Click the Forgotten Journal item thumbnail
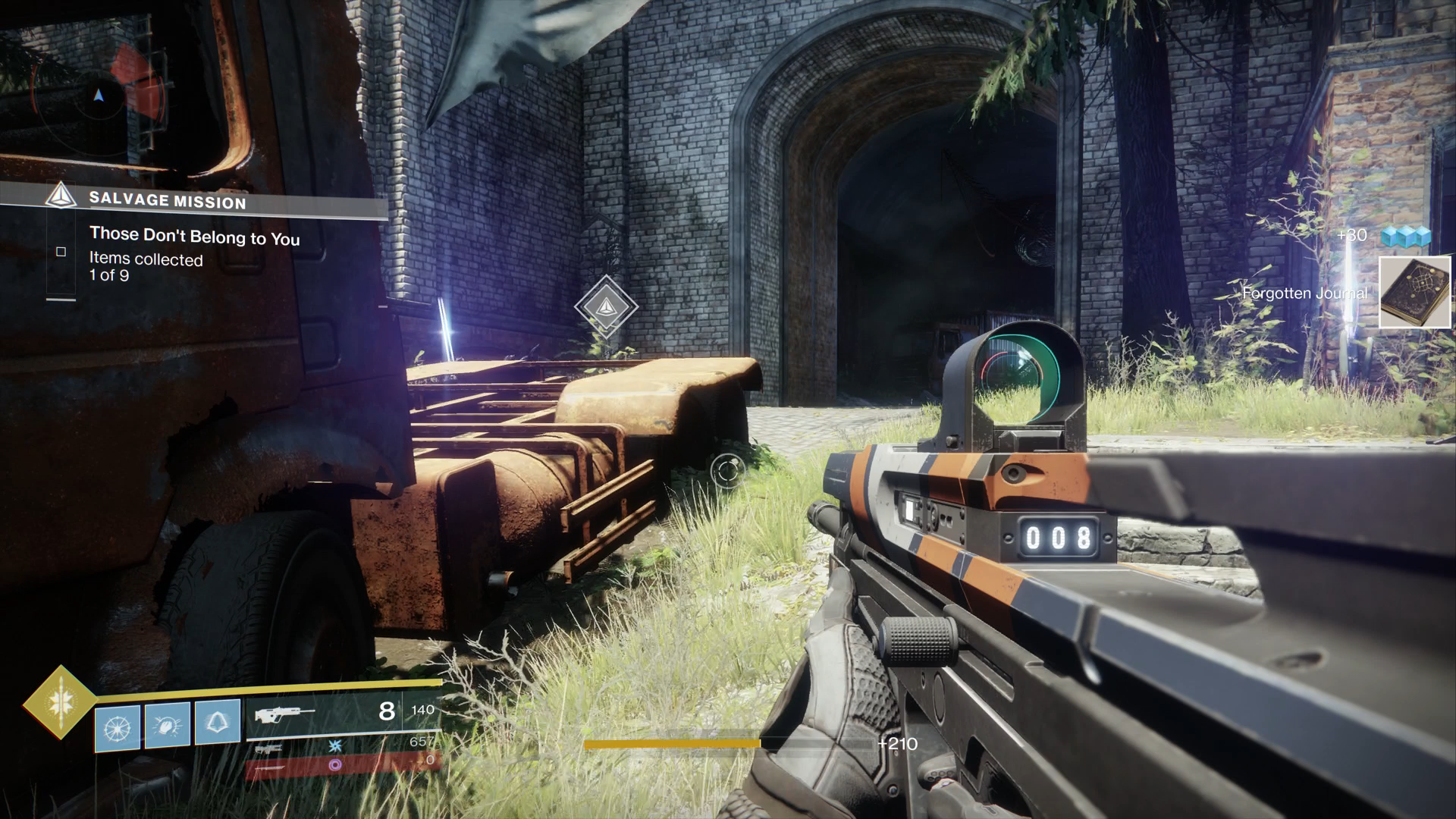The image size is (1456, 819). point(1415,292)
